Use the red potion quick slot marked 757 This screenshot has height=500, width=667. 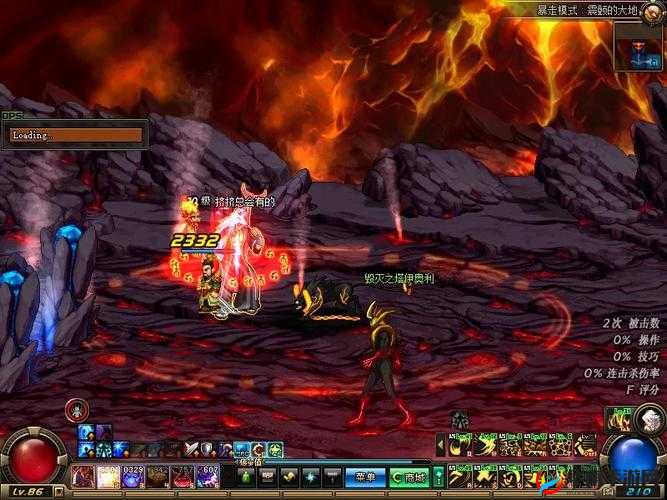[182, 477]
